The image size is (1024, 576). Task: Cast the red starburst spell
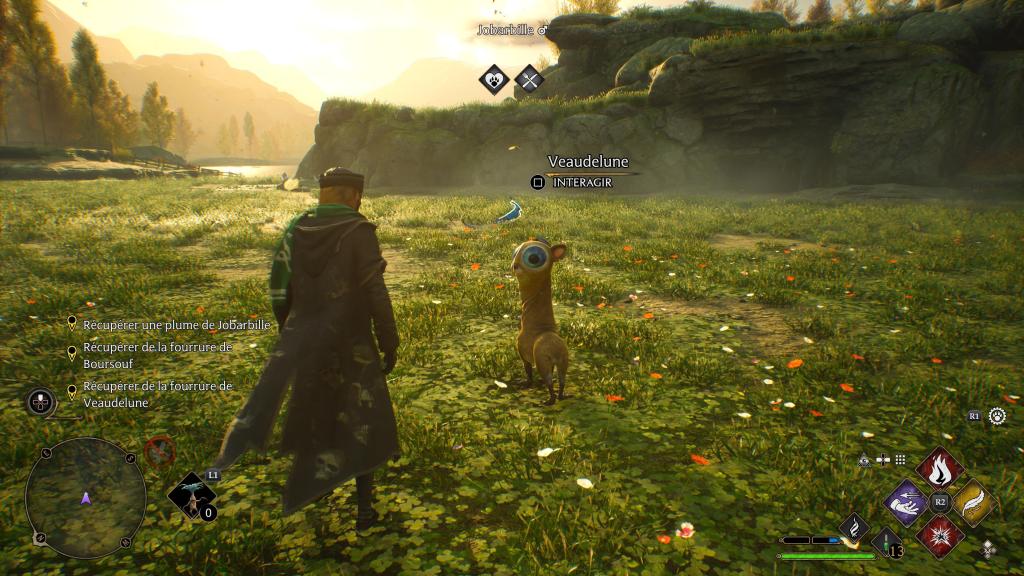click(940, 536)
